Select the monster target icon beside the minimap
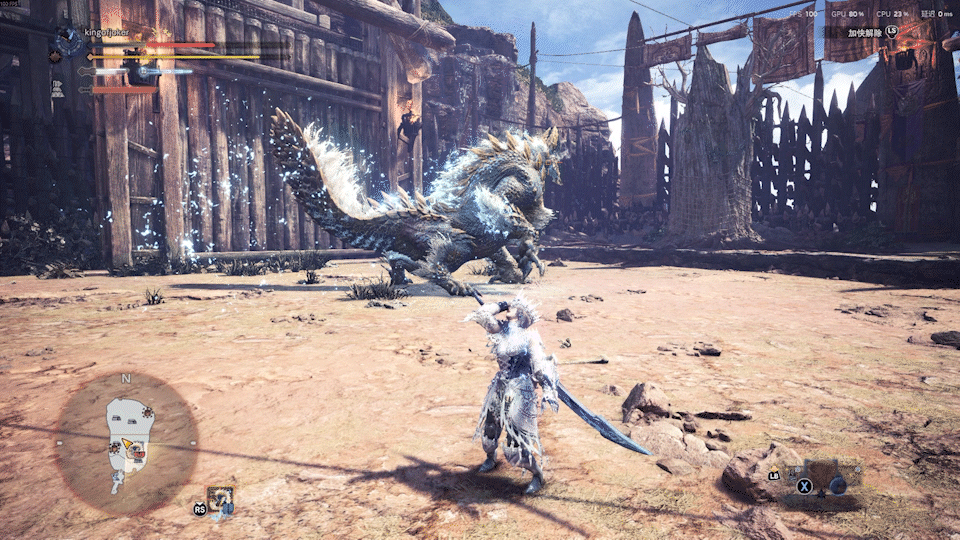The image size is (960, 540). 221,498
